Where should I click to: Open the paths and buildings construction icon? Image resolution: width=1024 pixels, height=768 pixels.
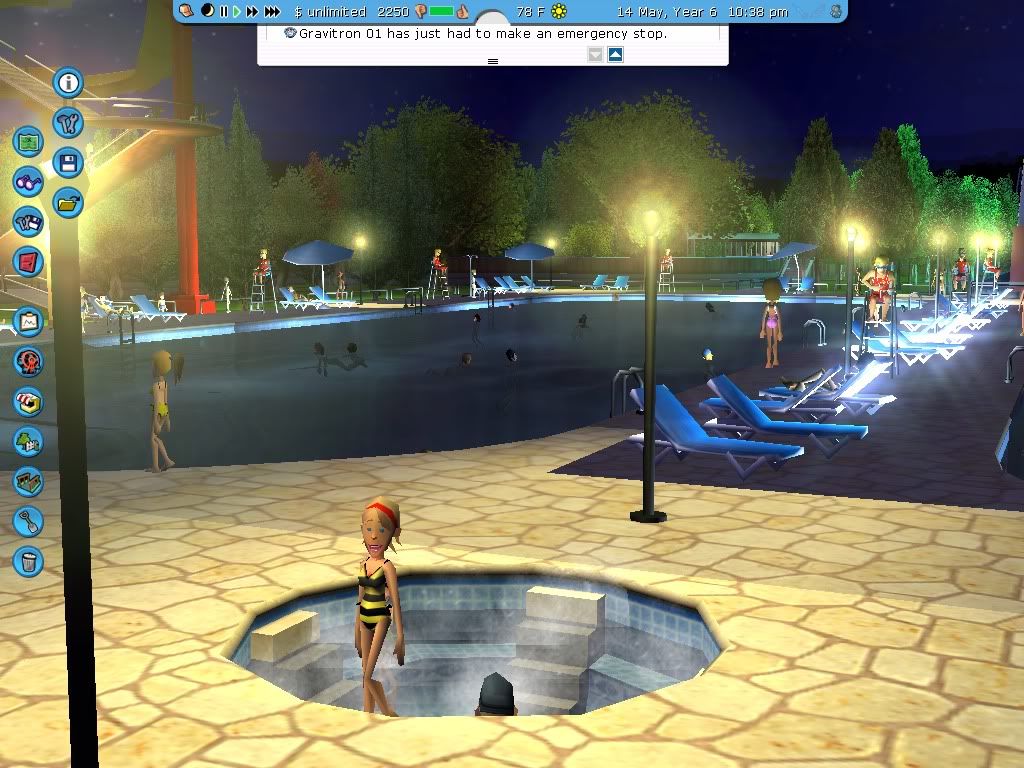pyautogui.click(x=28, y=481)
